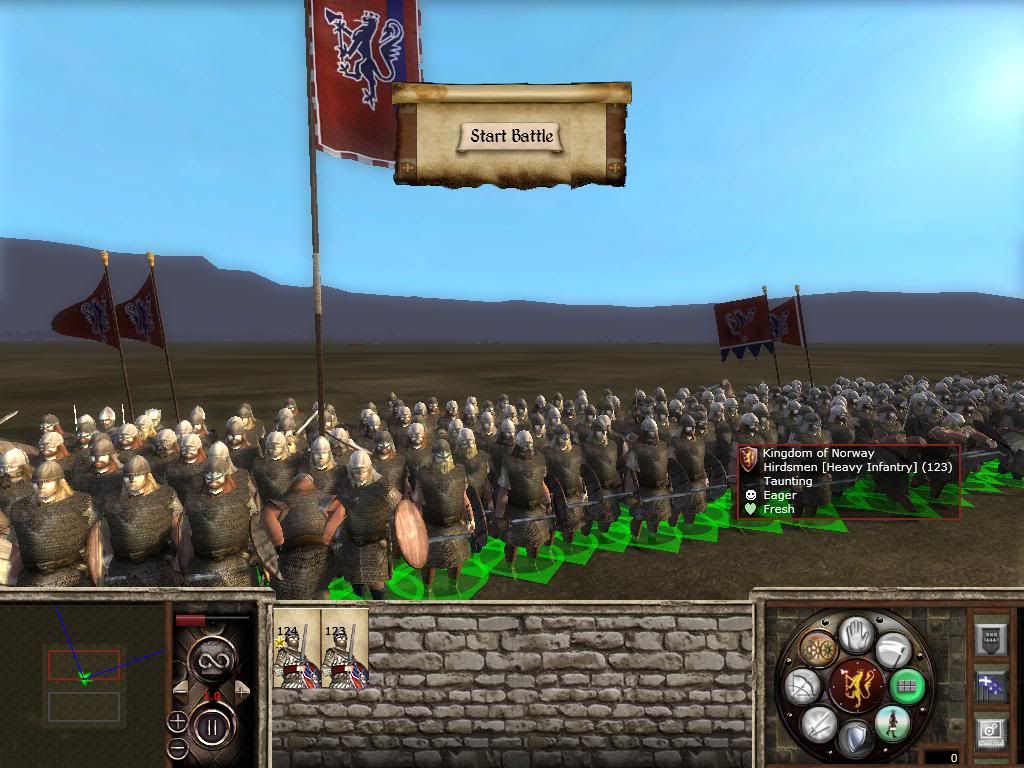1024x768 pixels.
Task: Toggle fire at will bow icon
Action: coord(804,687)
